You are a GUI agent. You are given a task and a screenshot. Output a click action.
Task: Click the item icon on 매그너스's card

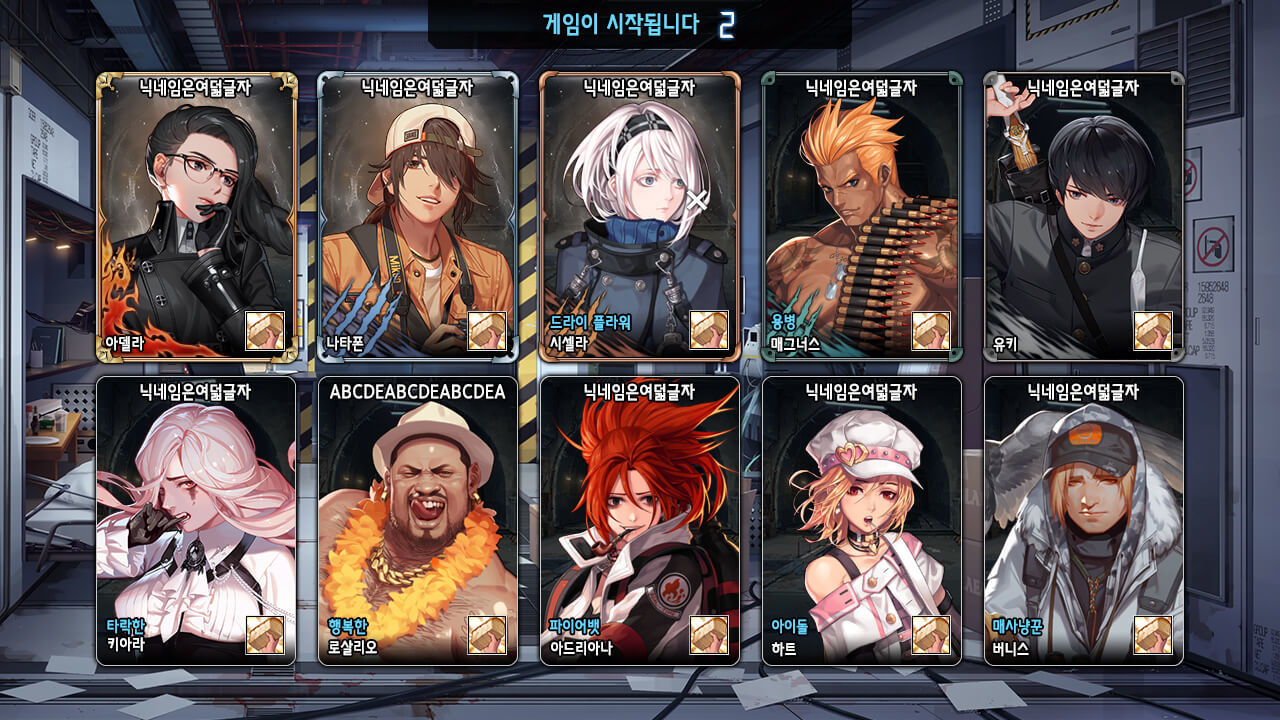931,331
